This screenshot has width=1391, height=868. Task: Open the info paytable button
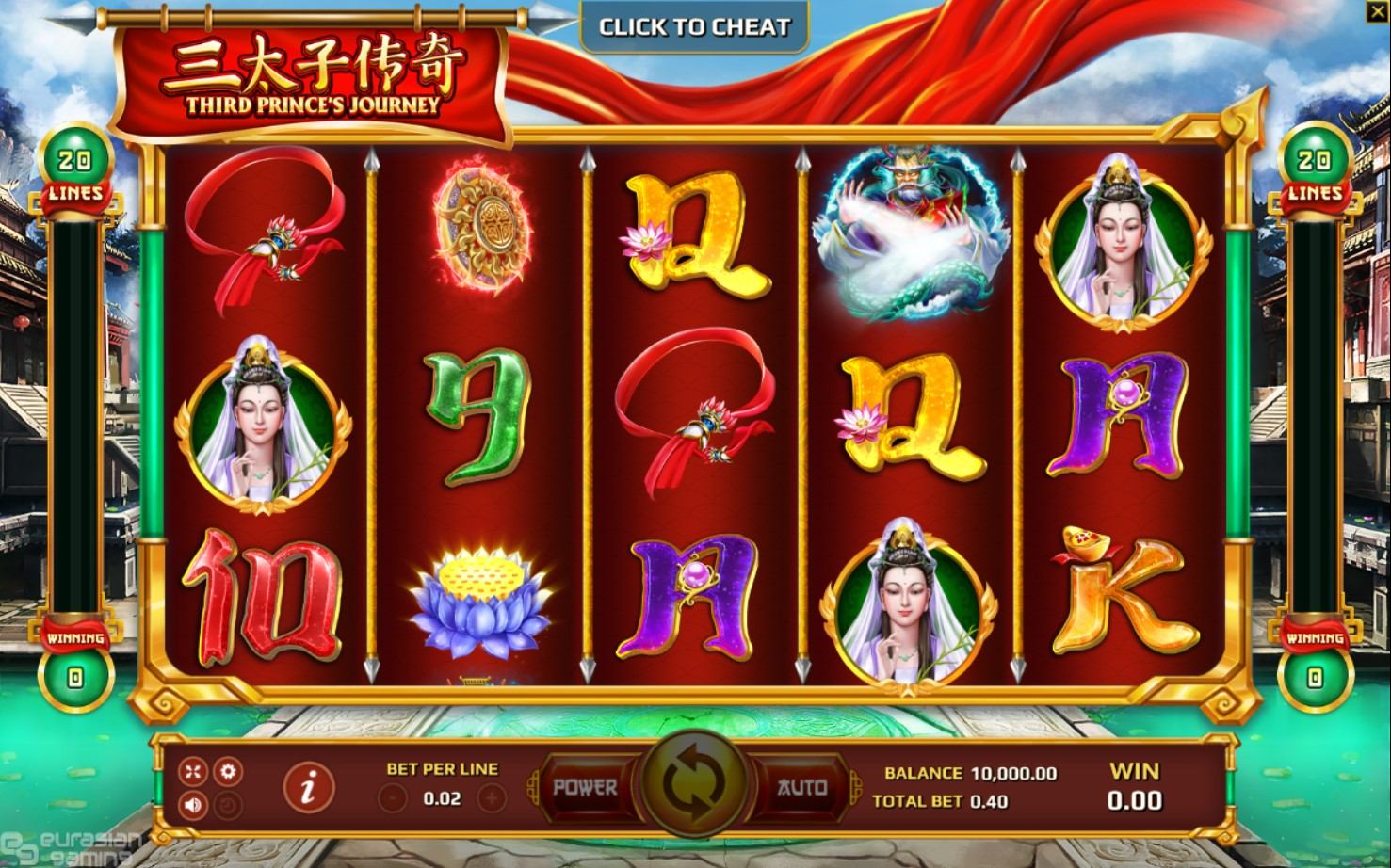[x=309, y=789]
